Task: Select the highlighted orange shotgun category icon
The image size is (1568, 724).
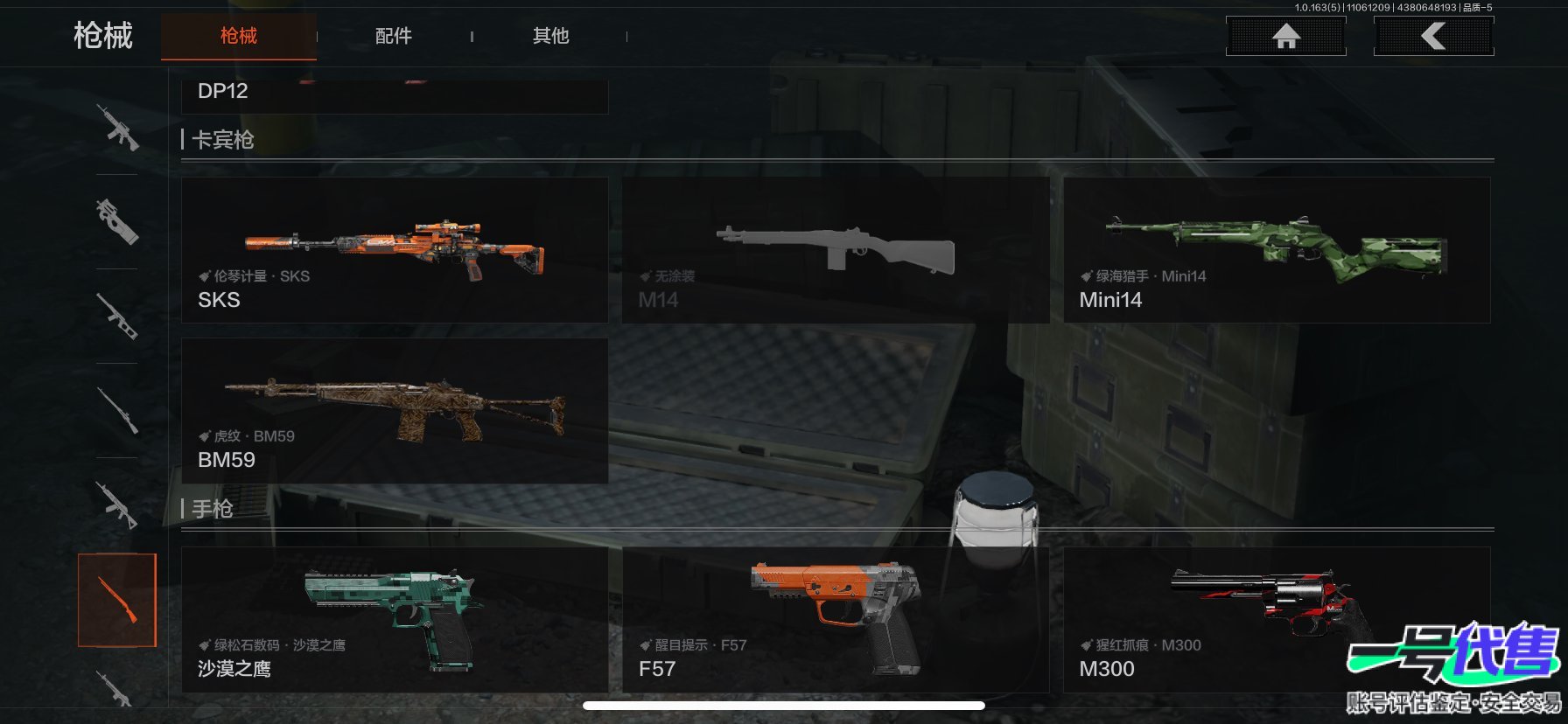Action: (117, 600)
